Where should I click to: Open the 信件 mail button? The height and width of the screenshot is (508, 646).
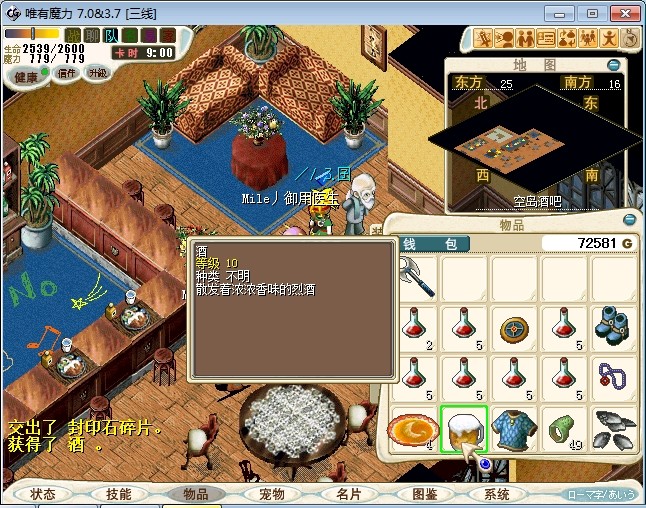click(68, 73)
